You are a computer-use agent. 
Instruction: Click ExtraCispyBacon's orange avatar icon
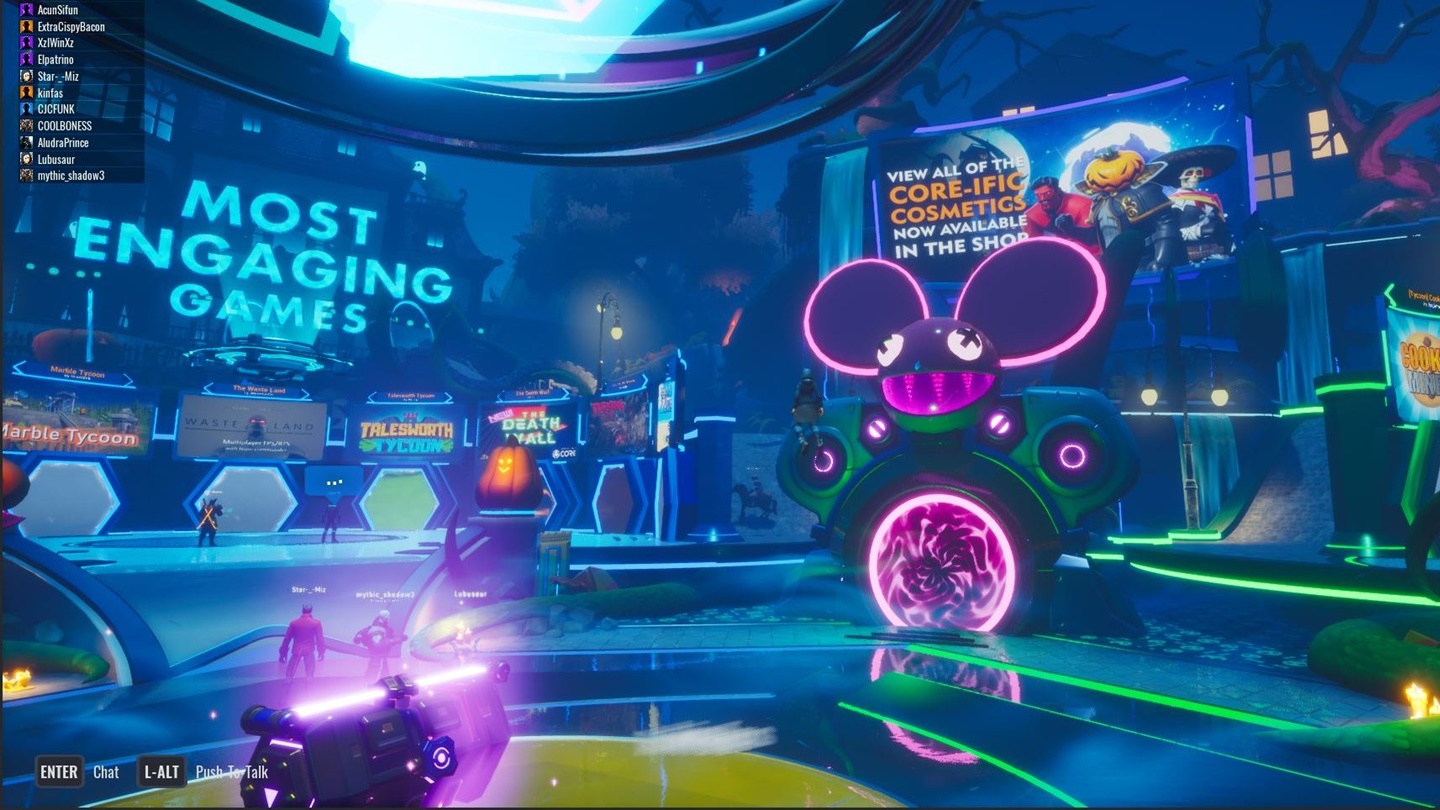25,25
